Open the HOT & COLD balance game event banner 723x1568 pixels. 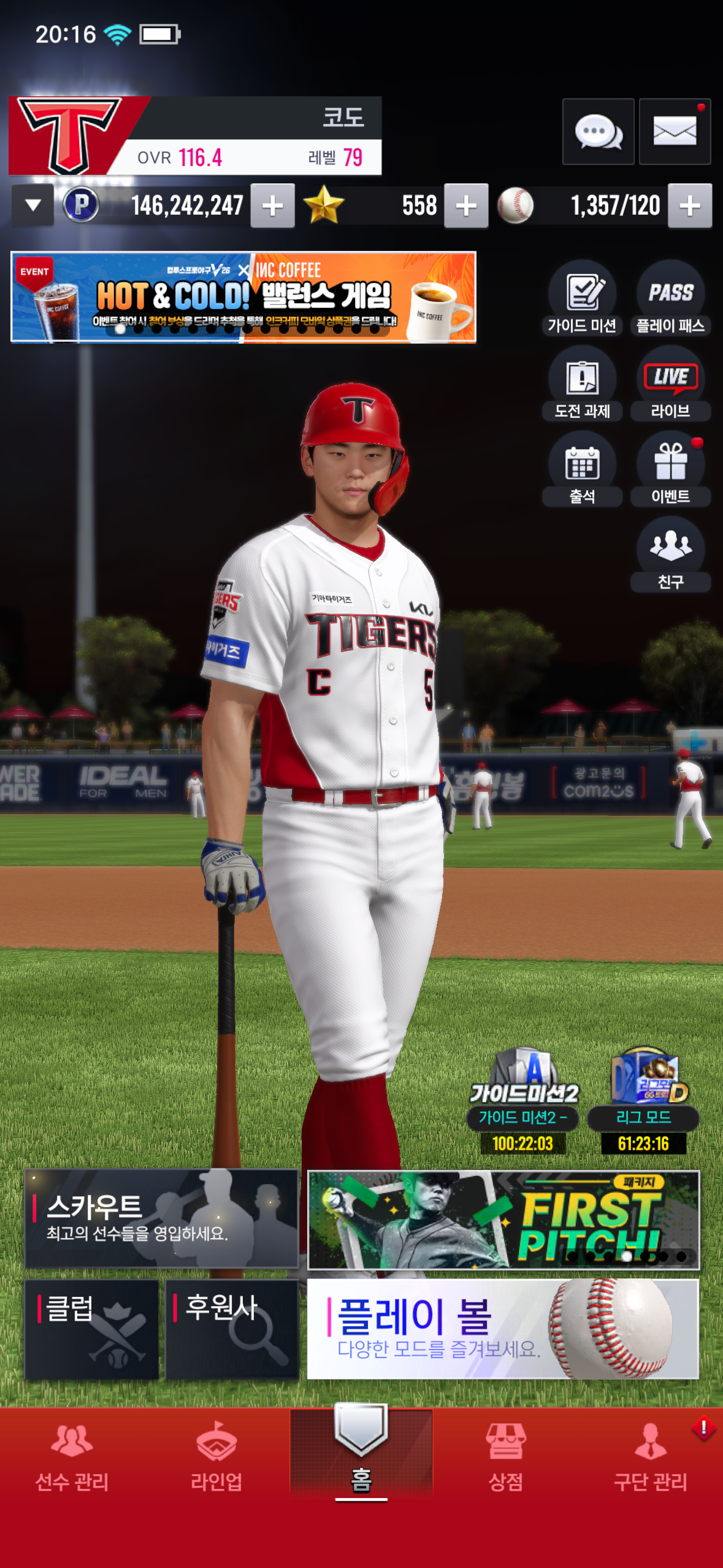tap(243, 297)
